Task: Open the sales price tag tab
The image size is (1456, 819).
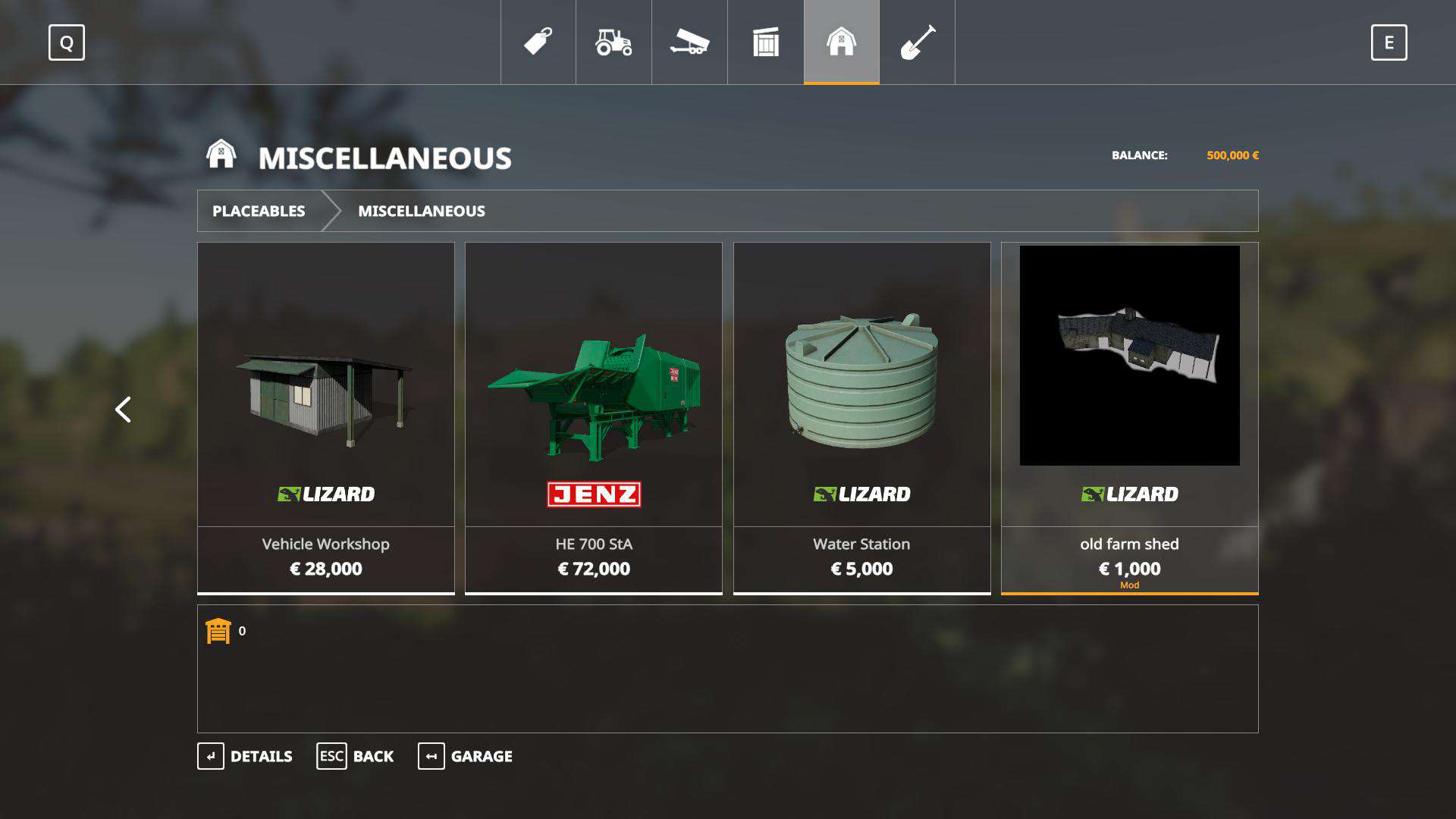Action: tap(538, 42)
